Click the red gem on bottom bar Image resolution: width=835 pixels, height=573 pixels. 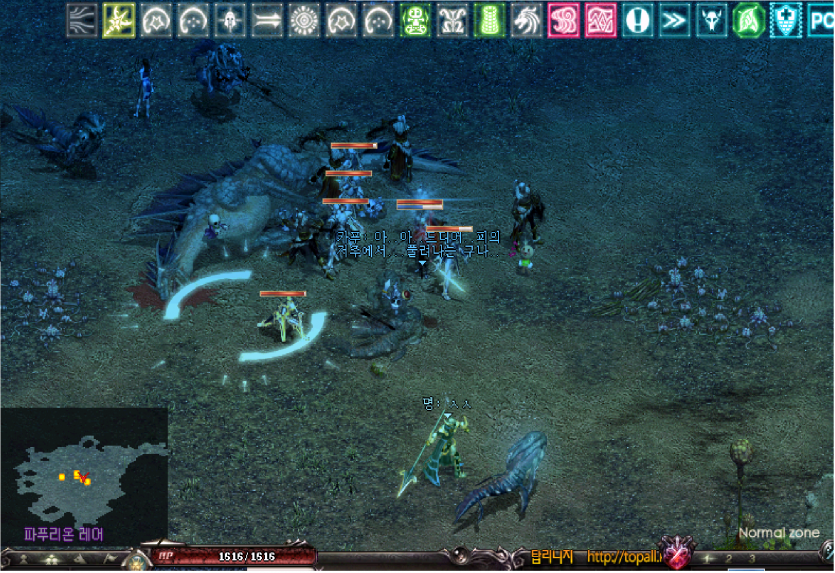click(676, 554)
